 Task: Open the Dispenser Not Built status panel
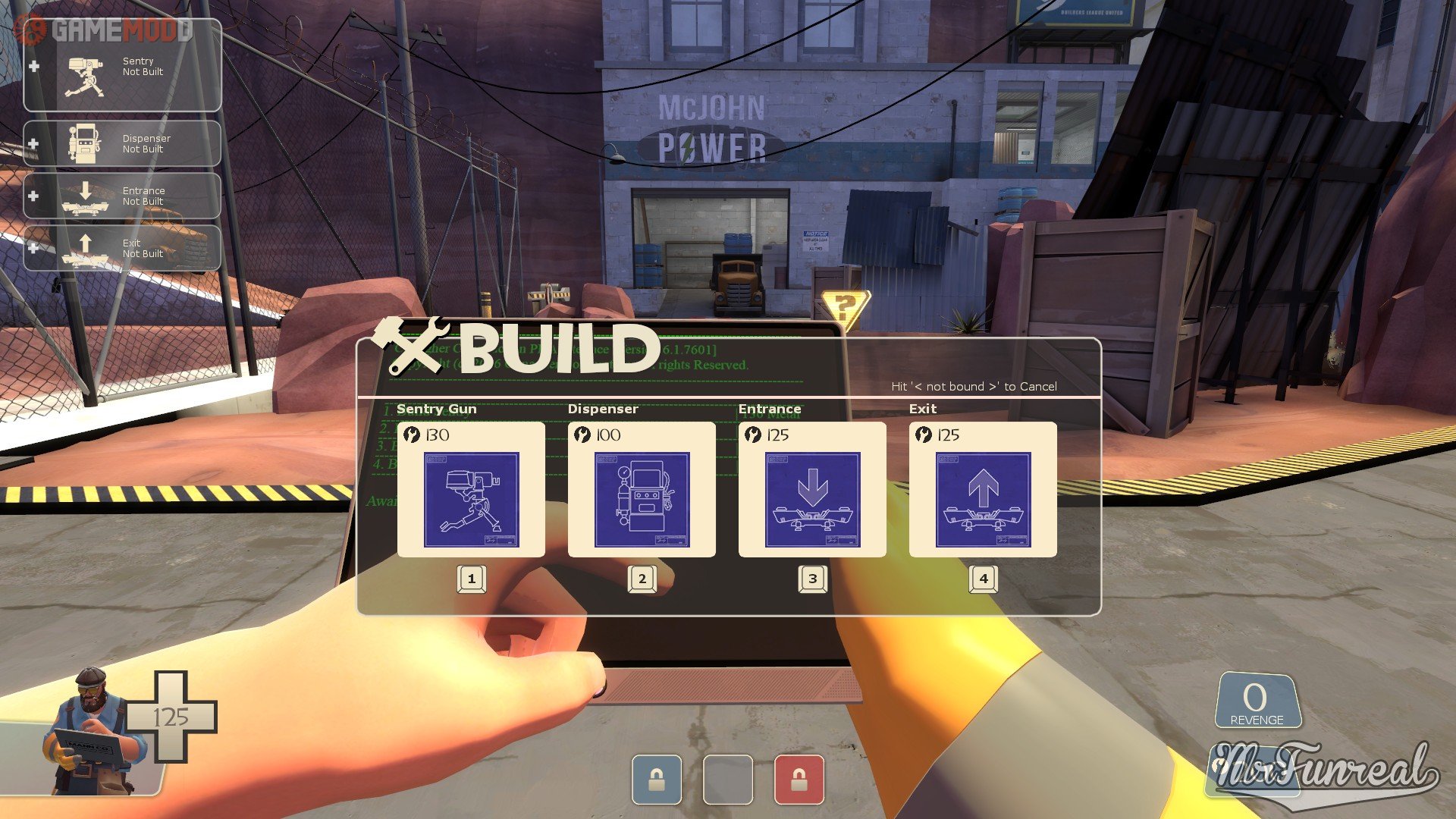click(x=122, y=144)
